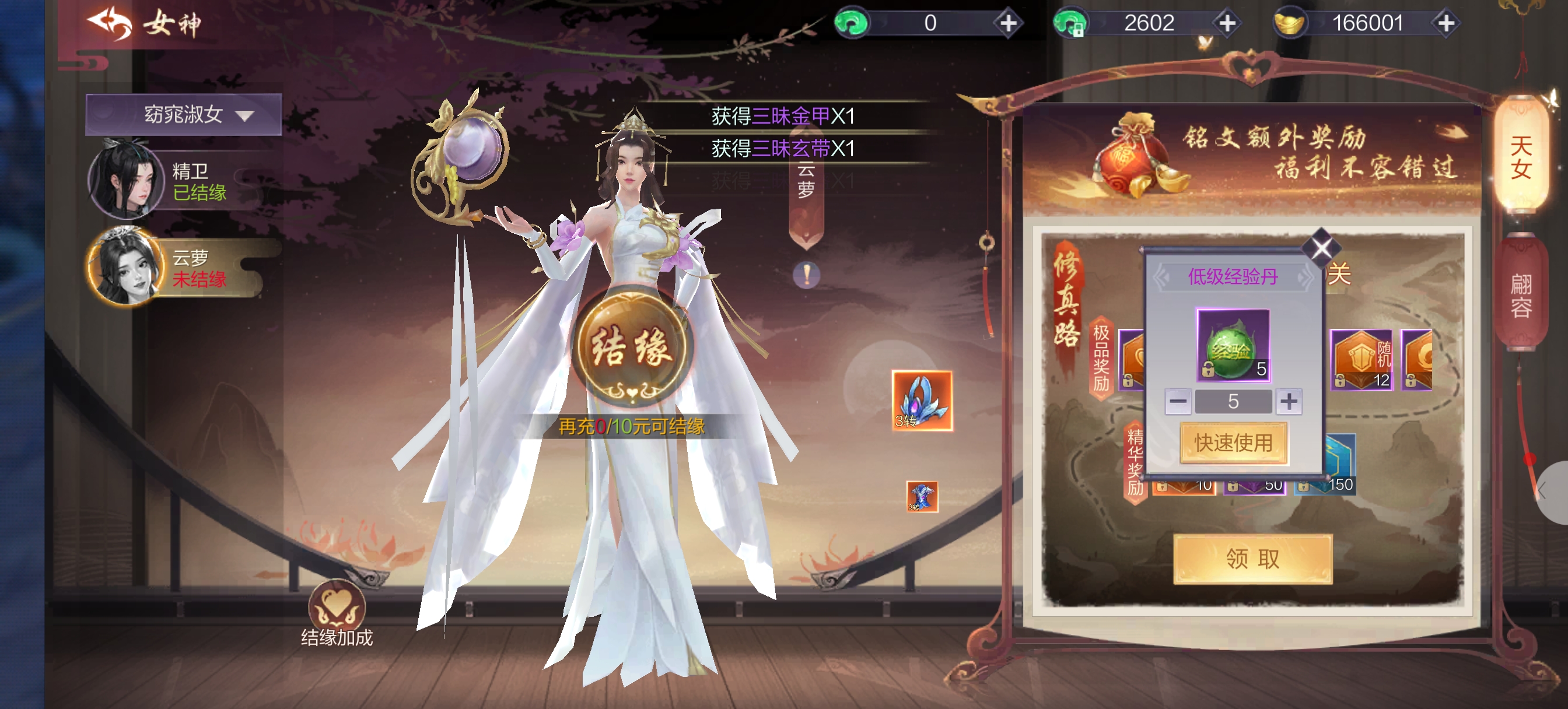The height and width of the screenshot is (709, 1568).
Task: Add currency next to the 0 balance
Action: pyautogui.click(x=1009, y=23)
